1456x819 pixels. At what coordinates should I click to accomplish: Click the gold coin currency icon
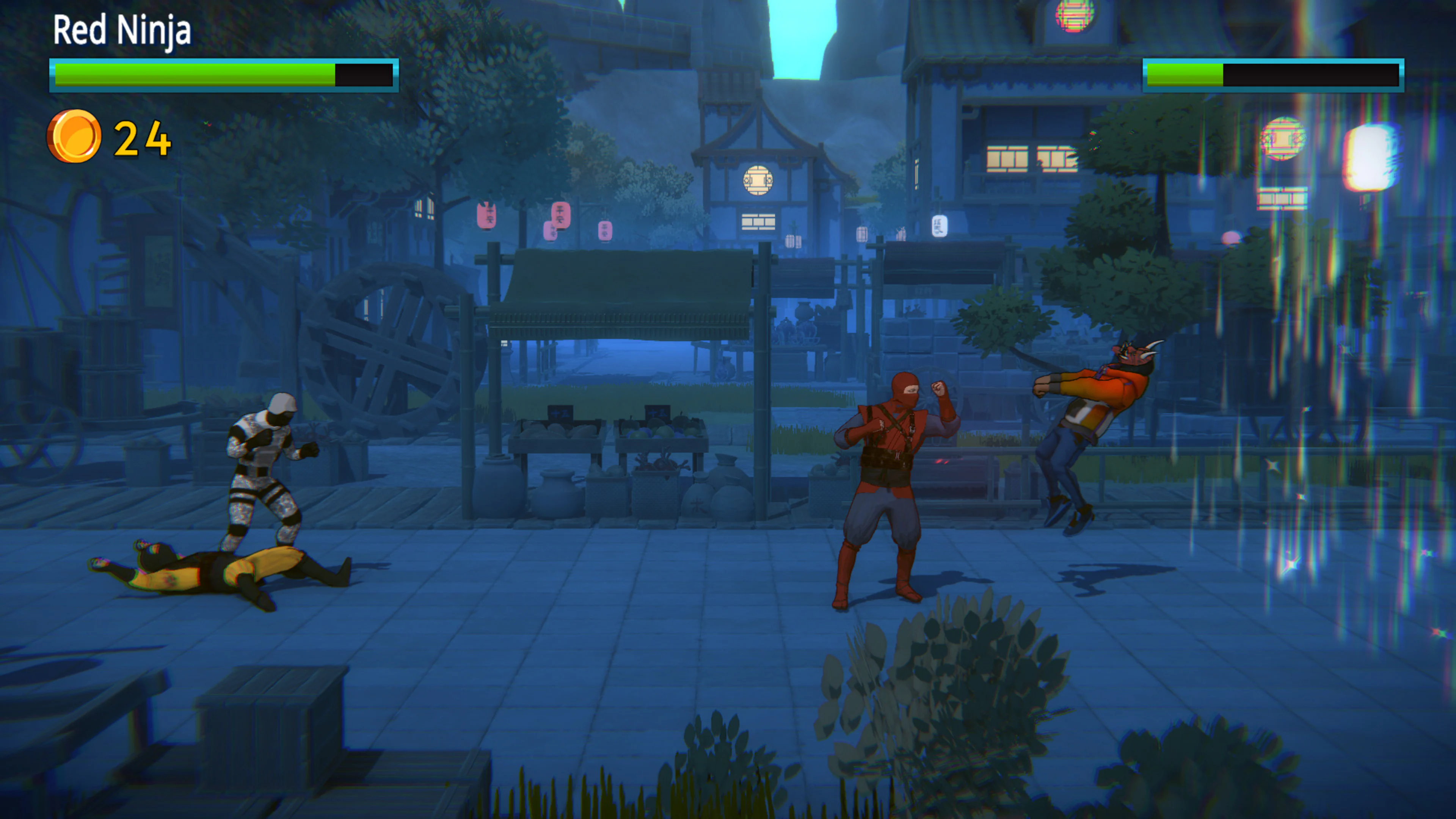click(75, 134)
